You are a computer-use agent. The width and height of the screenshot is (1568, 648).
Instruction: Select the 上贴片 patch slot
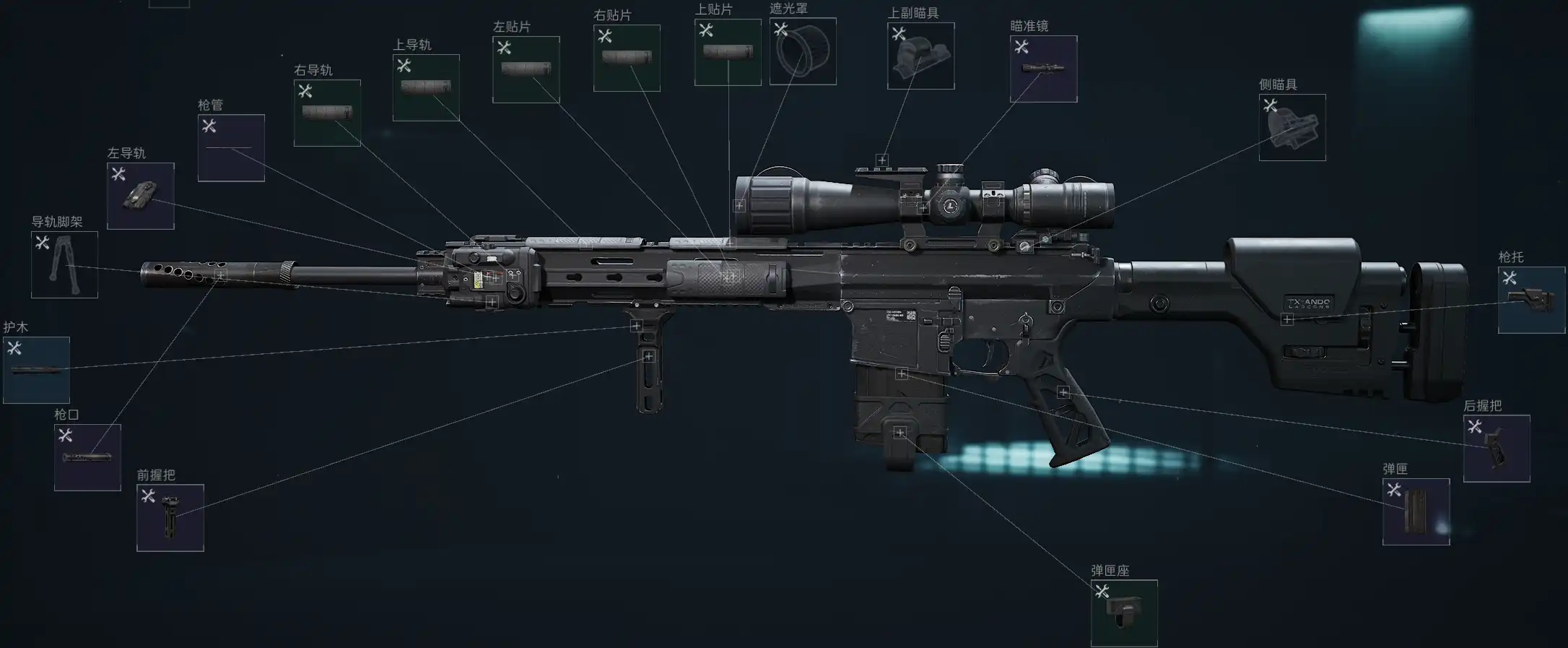(728, 52)
